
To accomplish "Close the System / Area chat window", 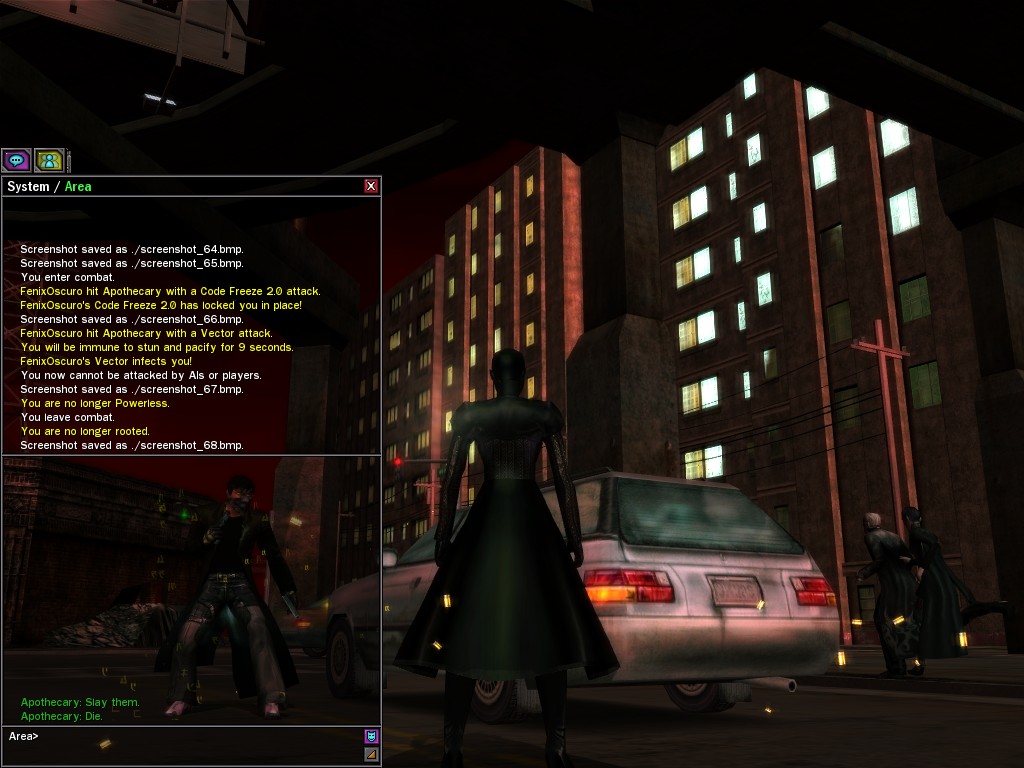I will pos(371,186).
